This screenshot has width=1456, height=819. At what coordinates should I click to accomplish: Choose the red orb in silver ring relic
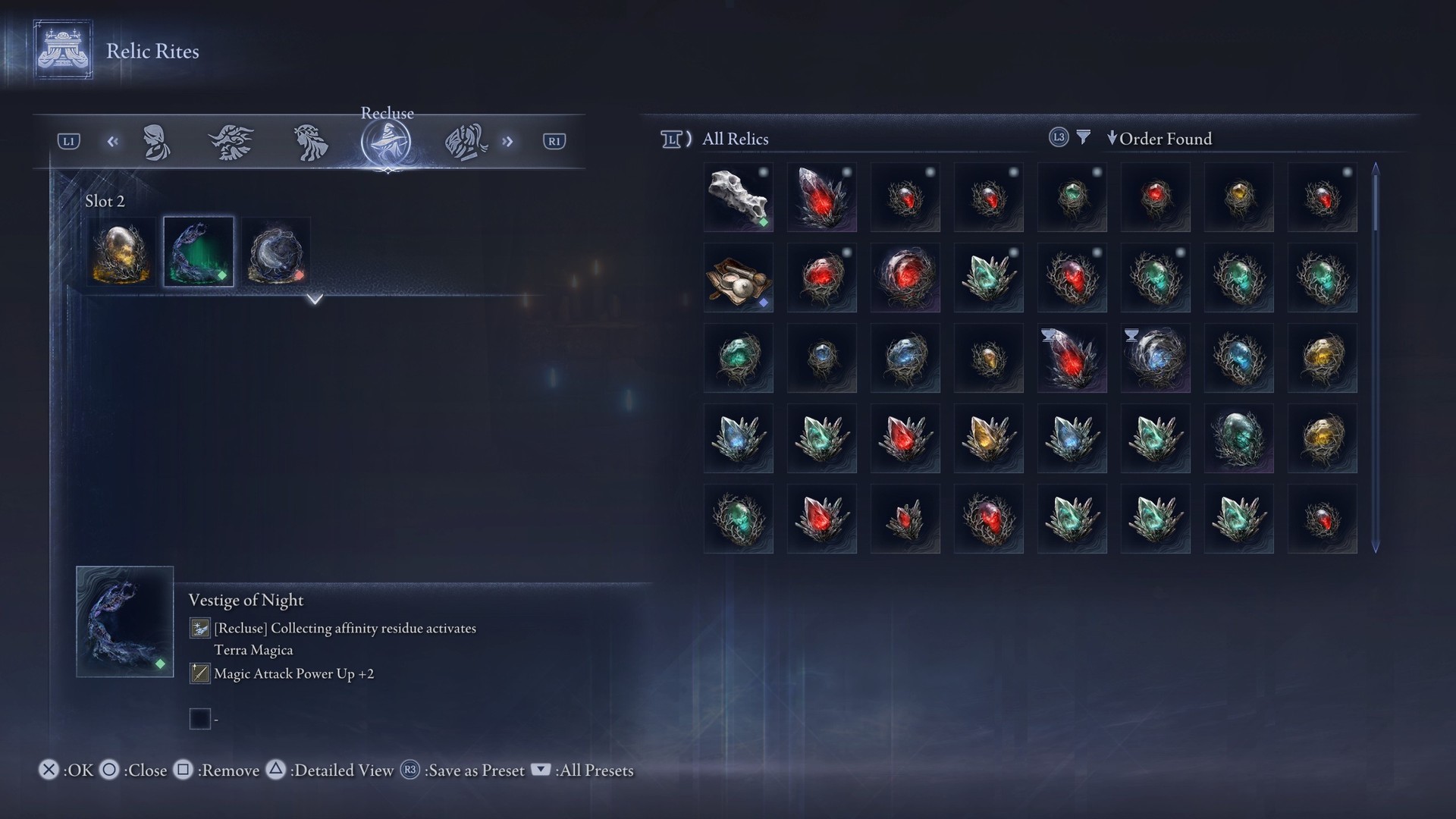click(x=905, y=278)
